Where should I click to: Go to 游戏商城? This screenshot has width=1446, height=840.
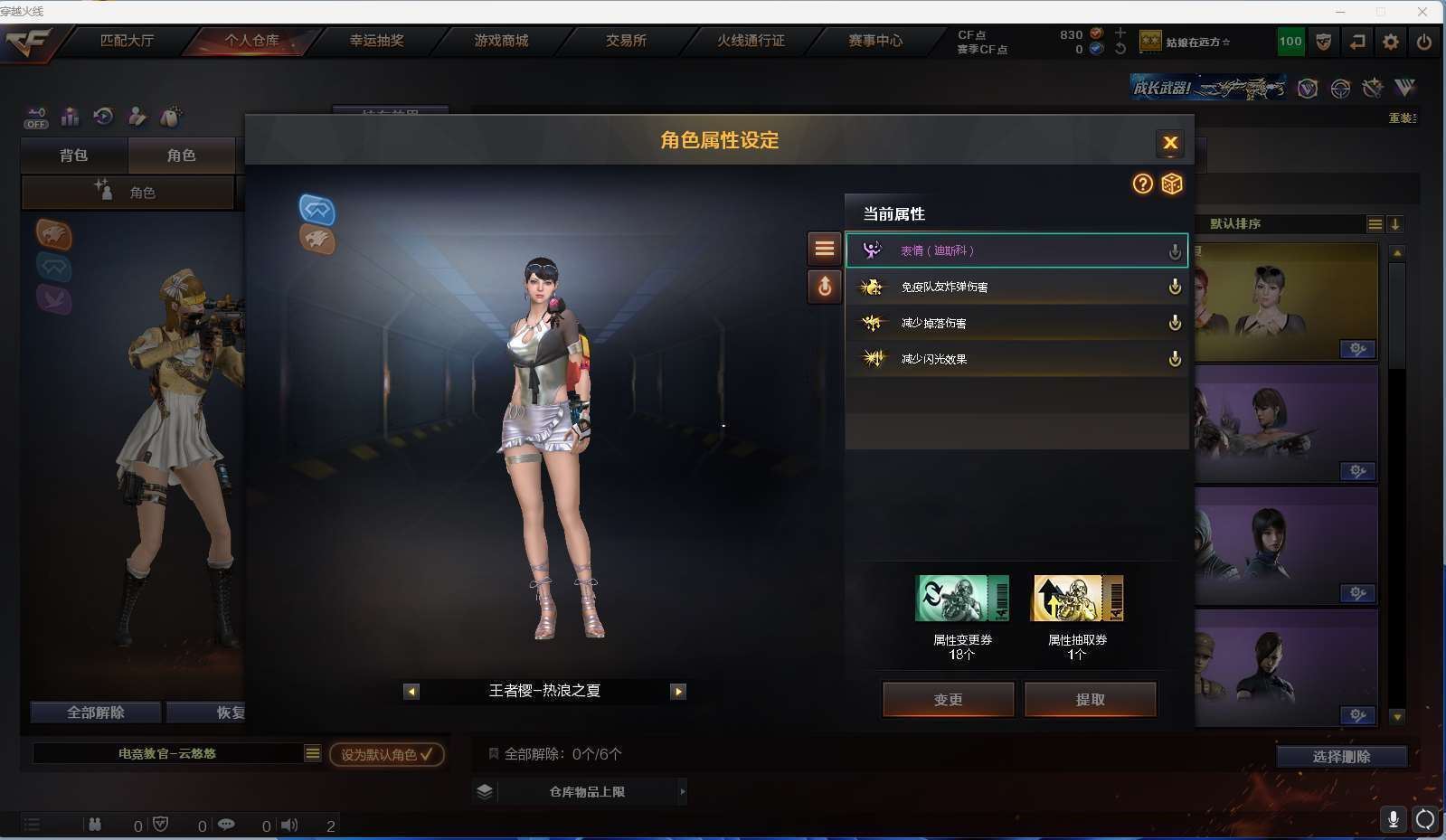point(501,41)
